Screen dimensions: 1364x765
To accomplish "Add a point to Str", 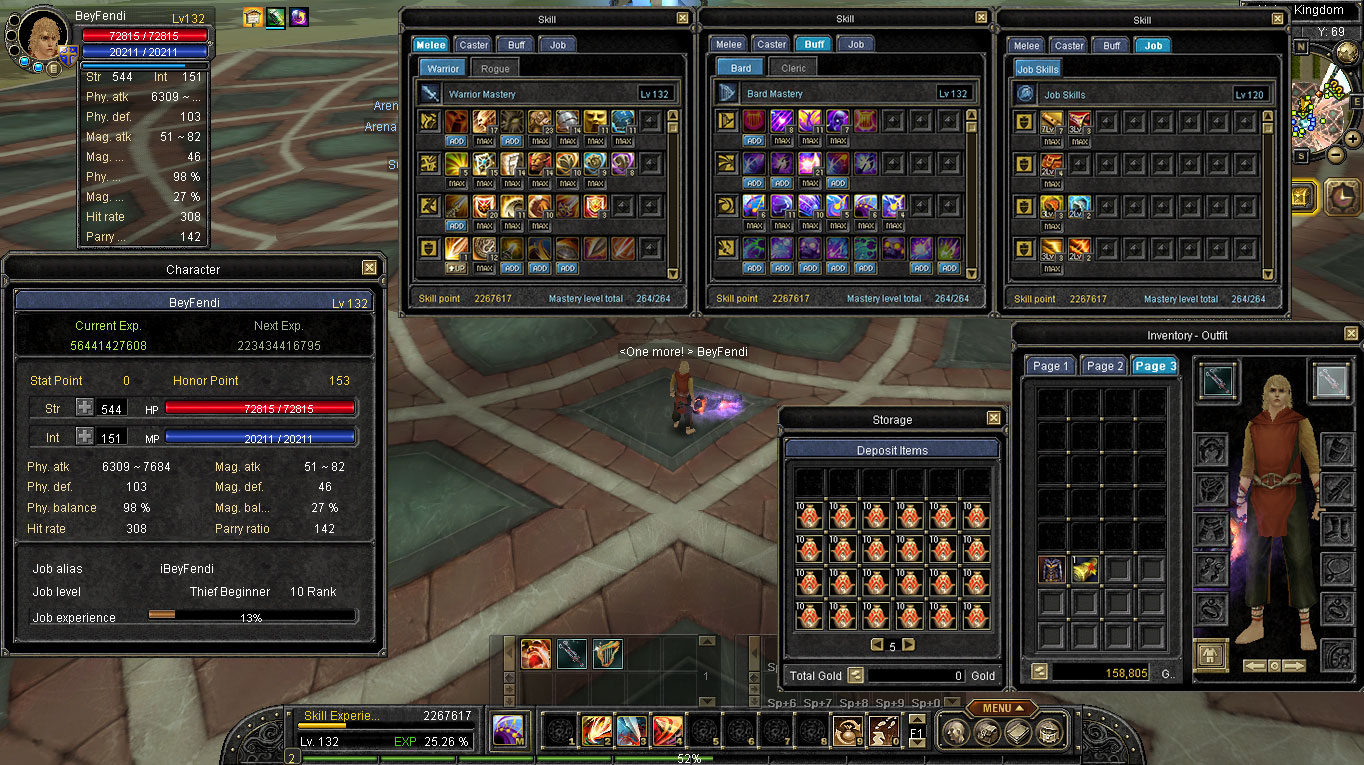I will pyautogui.click(x=84, y=408).
